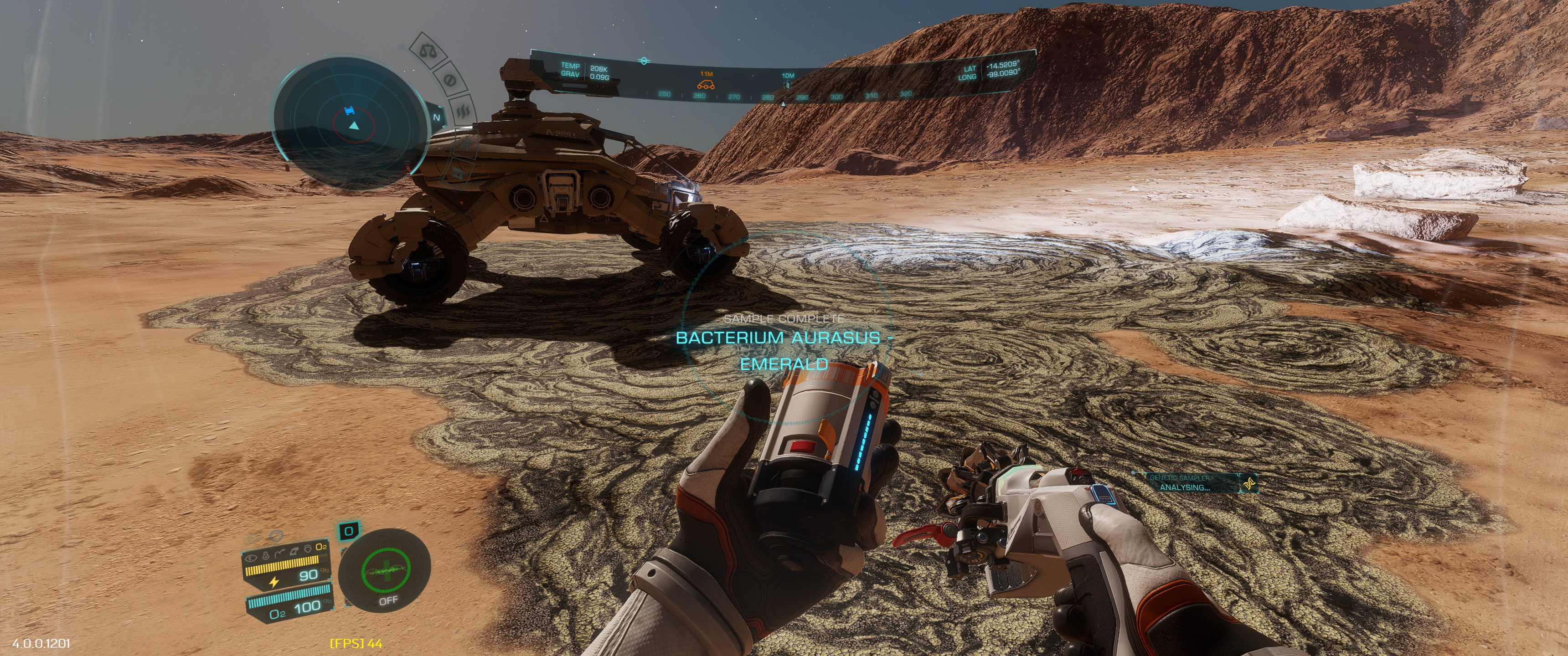
Task: Click the shield emblem suit icon
Action: pos(307,549)
